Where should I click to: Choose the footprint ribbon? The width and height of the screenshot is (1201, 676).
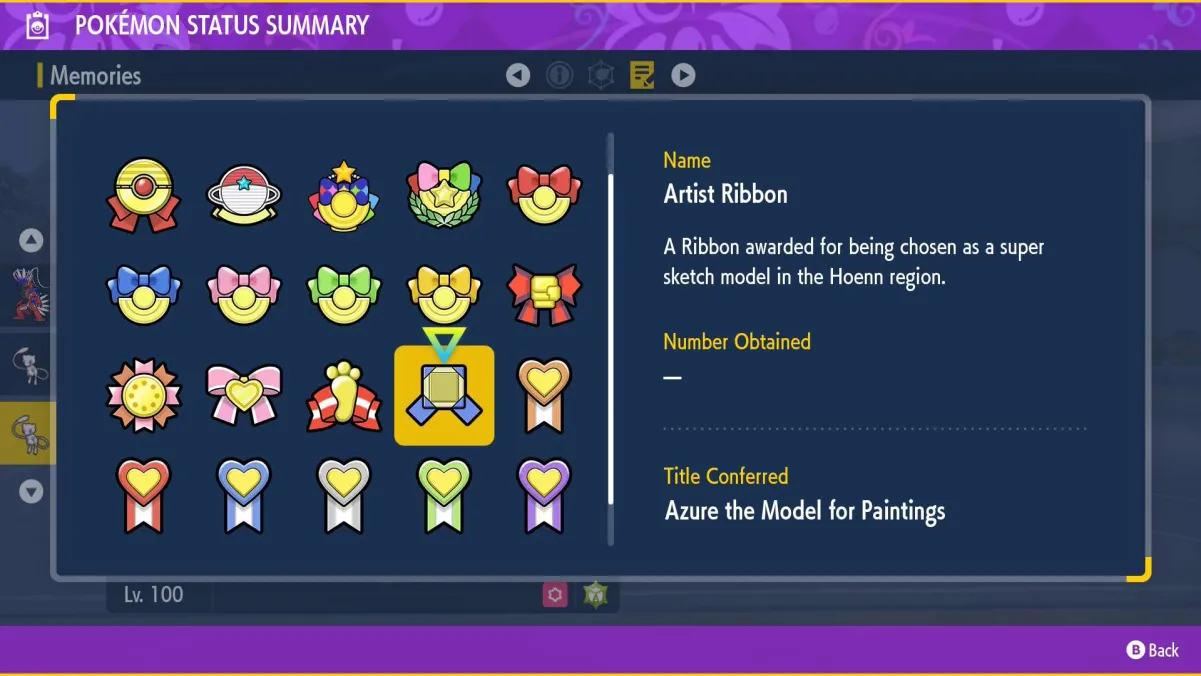(x=344, y=395)
